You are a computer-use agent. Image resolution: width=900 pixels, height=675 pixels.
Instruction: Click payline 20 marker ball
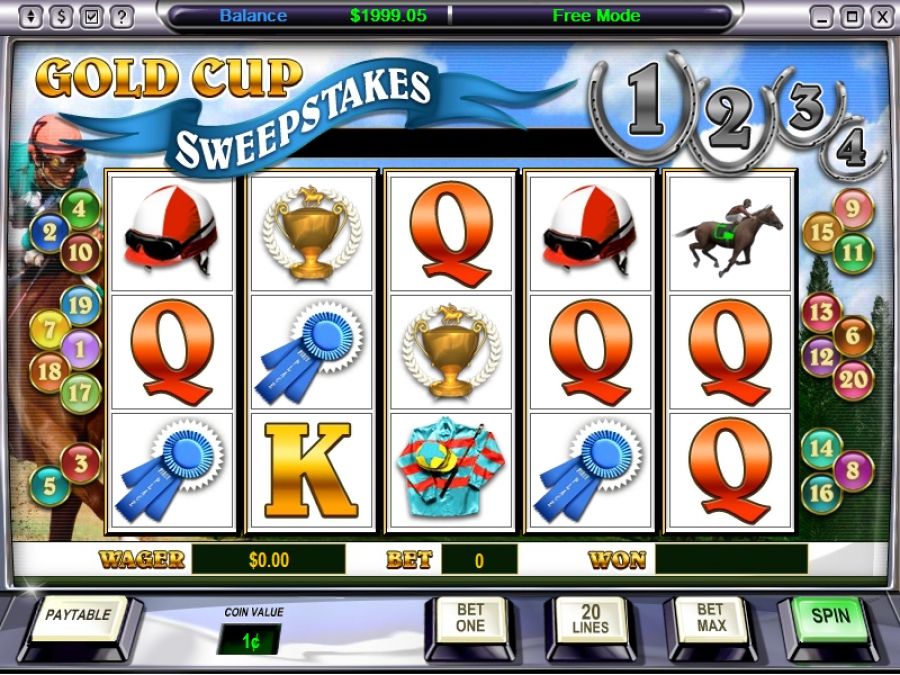tap(853, 379)
